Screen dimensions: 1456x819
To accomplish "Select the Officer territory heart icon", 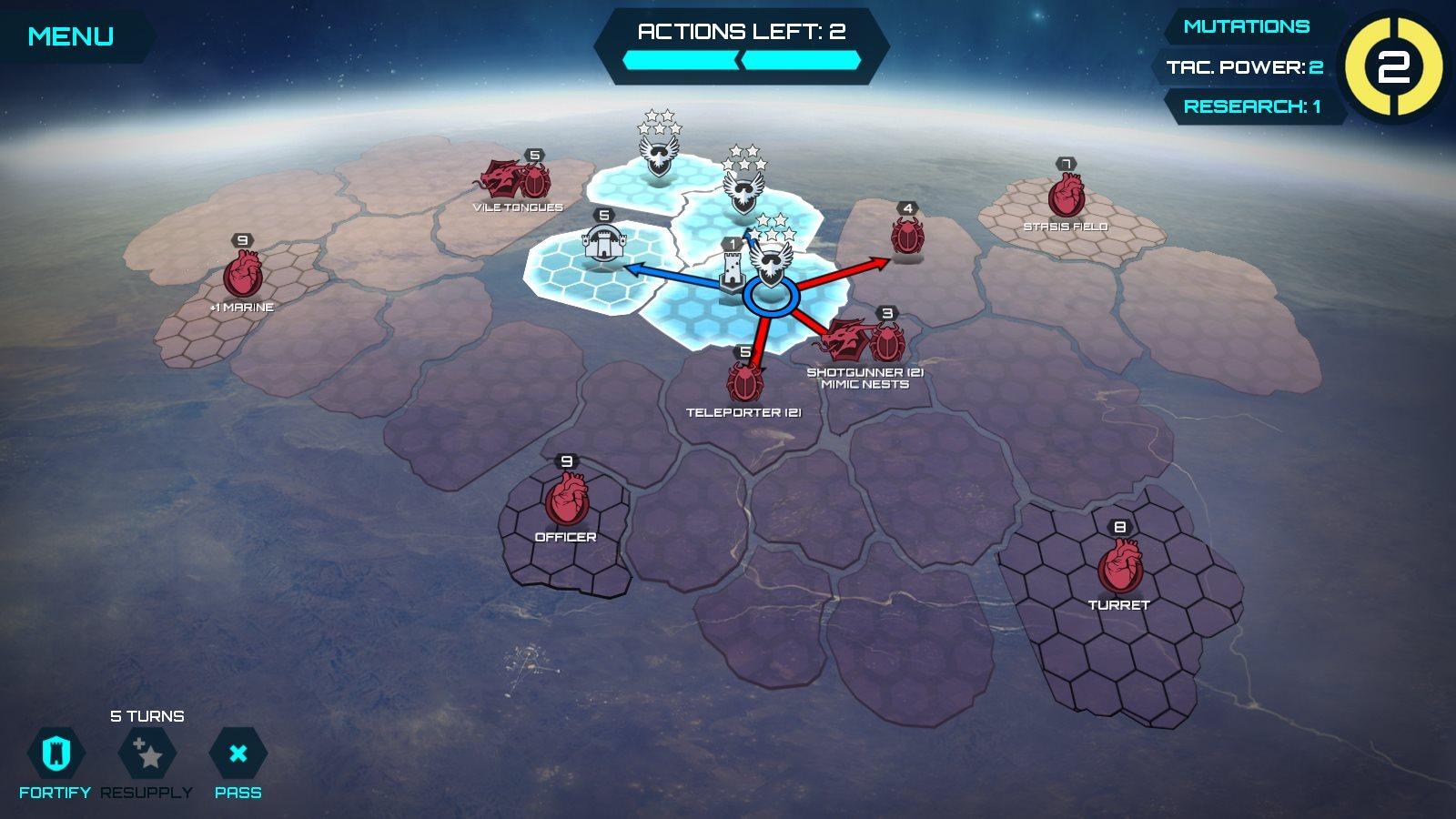I will pyautogui.click(x=569, y=497).
